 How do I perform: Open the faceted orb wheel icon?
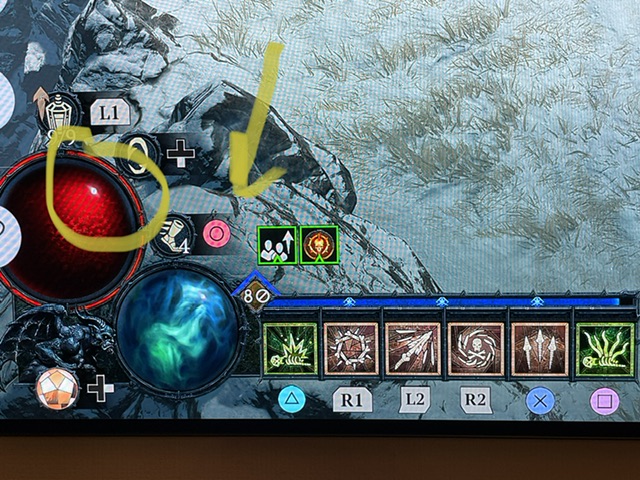(x=58, y=387)
